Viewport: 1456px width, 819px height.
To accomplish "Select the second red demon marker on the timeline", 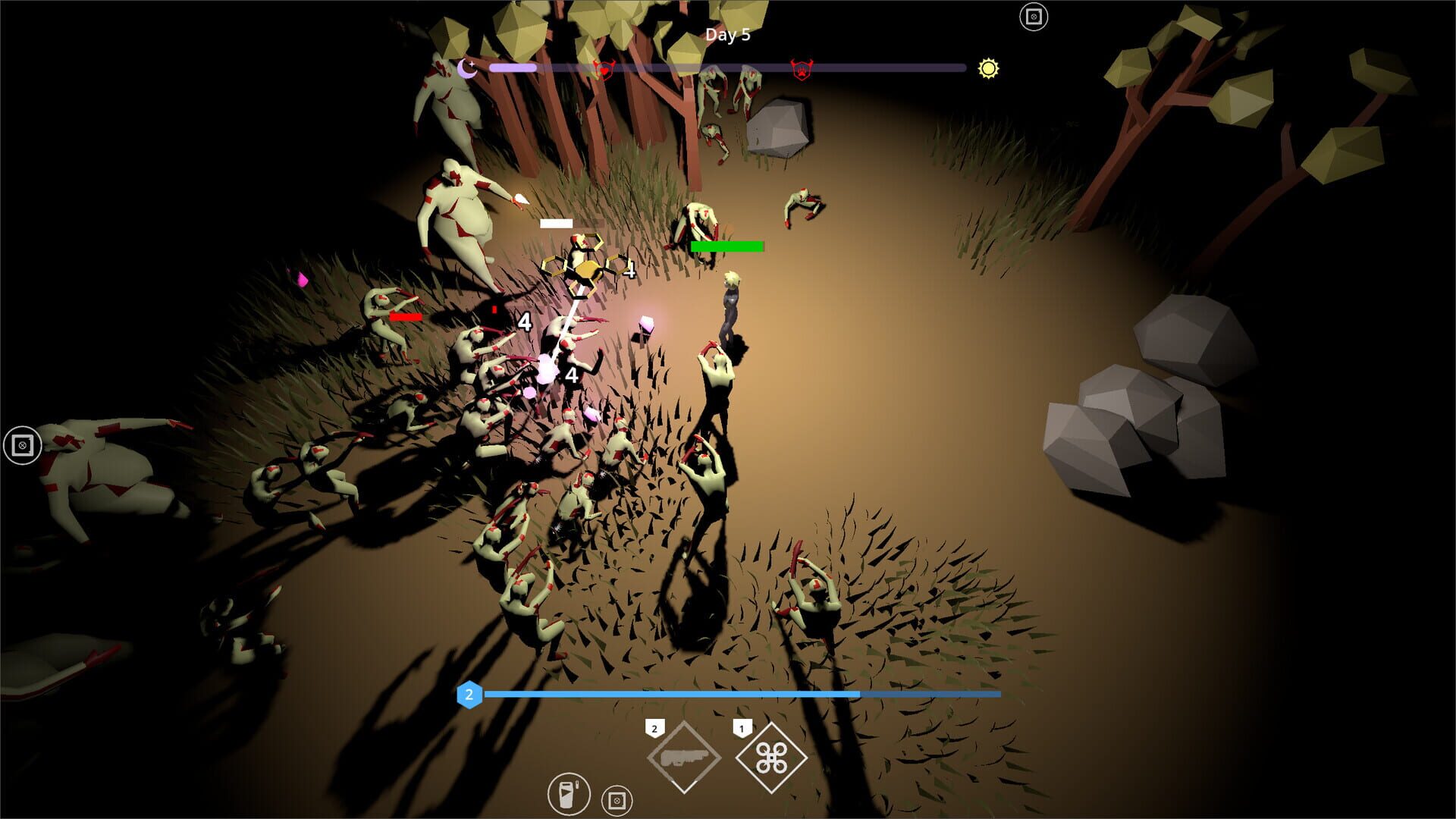I will coord(800,68).
